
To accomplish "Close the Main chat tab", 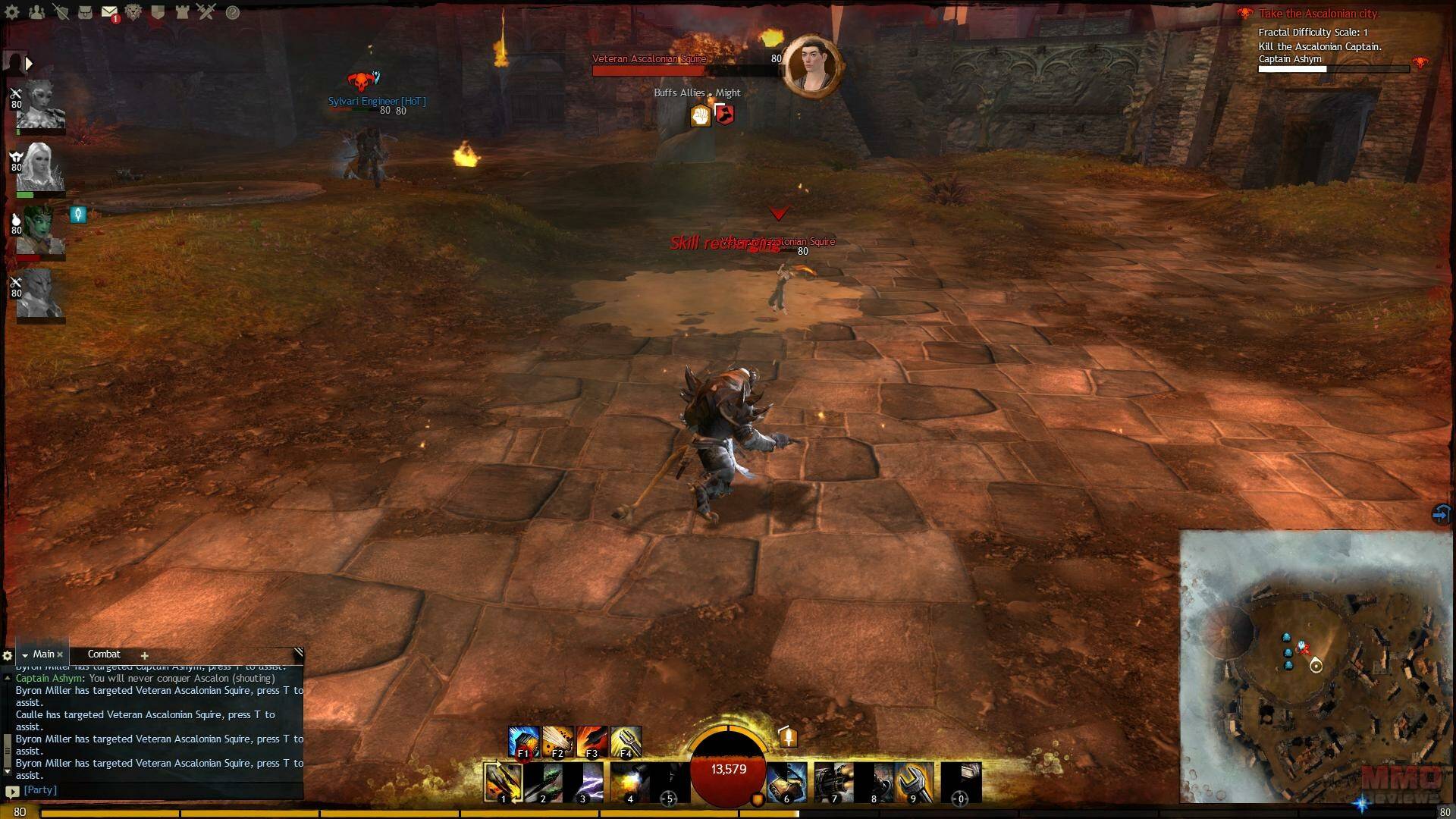I will [x=60, y=655].
